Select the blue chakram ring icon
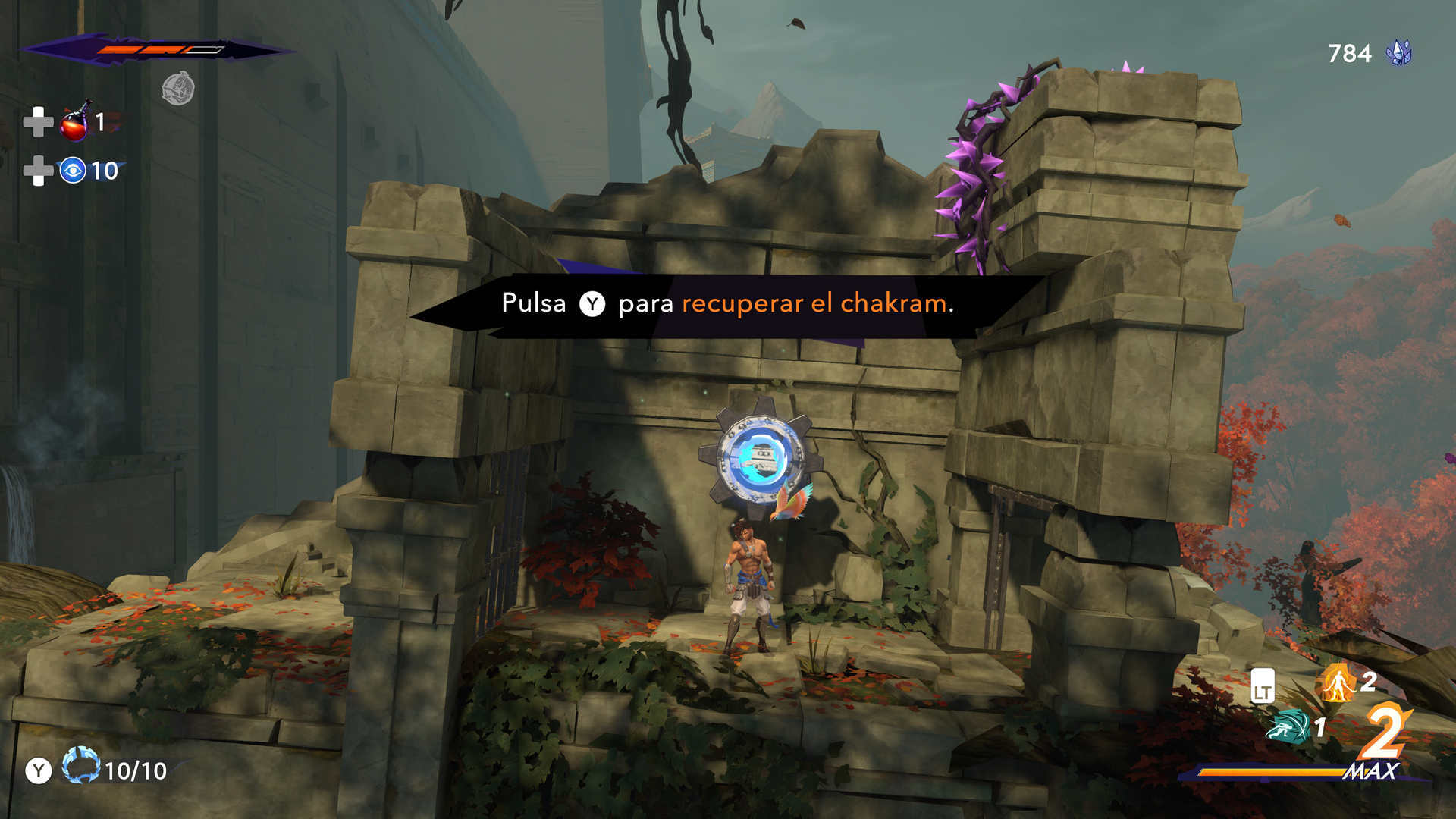Viewport: 1456px width, 819px height. coord(80,766)
